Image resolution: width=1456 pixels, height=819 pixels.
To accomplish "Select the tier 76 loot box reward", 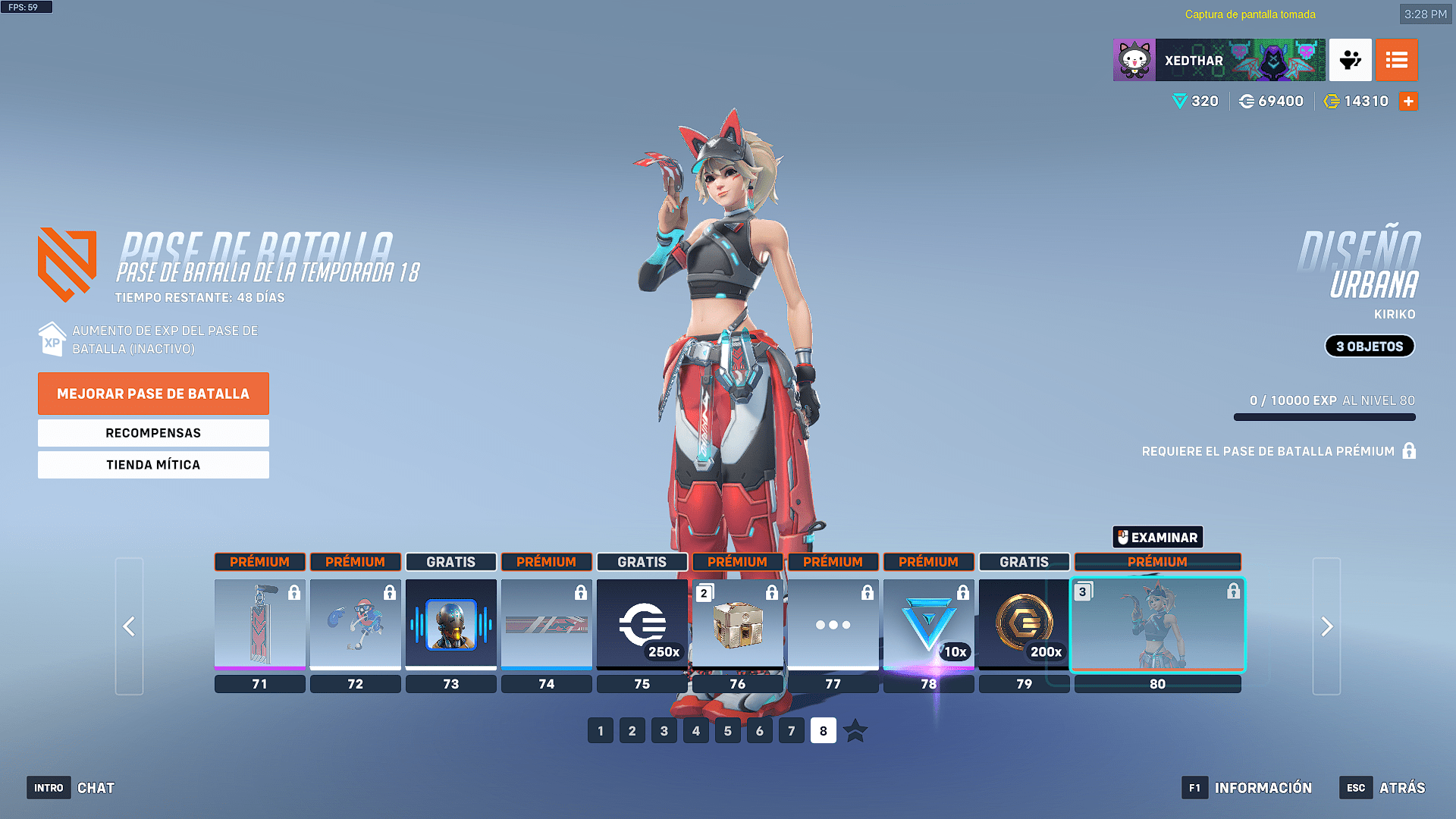I will click(x=738, y=624).
